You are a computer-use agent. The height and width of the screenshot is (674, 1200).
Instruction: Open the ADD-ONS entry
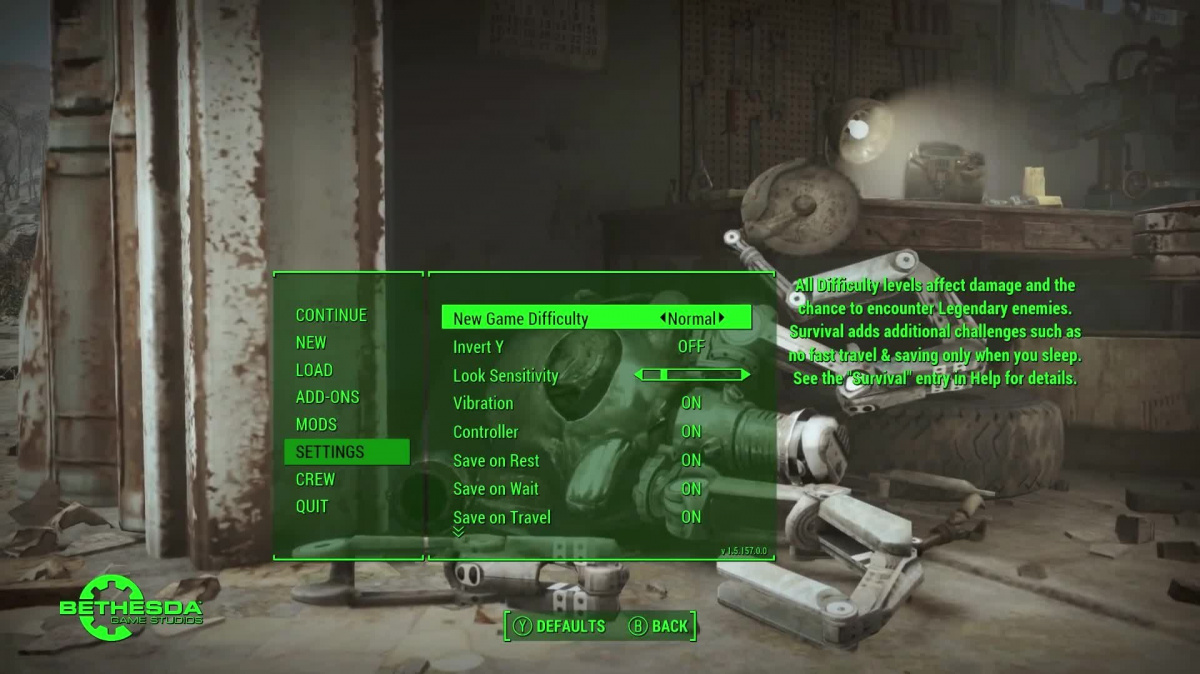pos(327,397)
